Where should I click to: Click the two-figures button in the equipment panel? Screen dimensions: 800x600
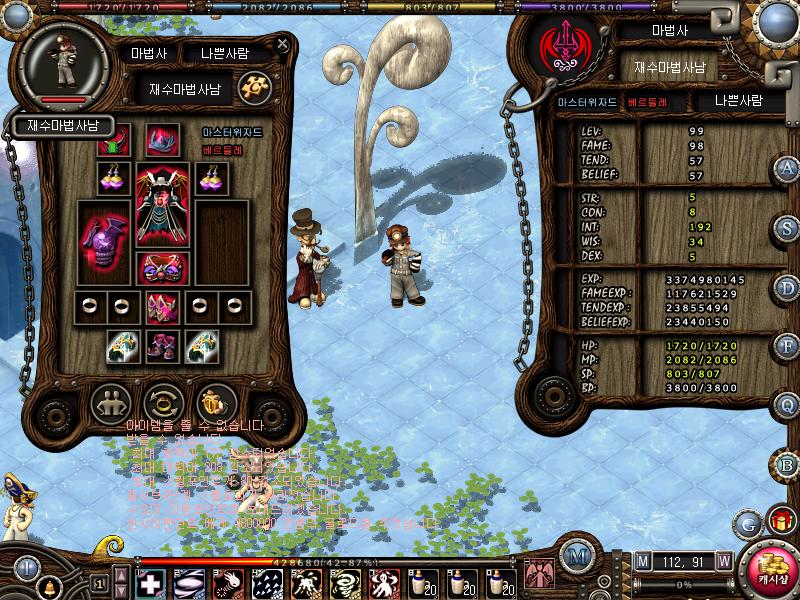110,403
